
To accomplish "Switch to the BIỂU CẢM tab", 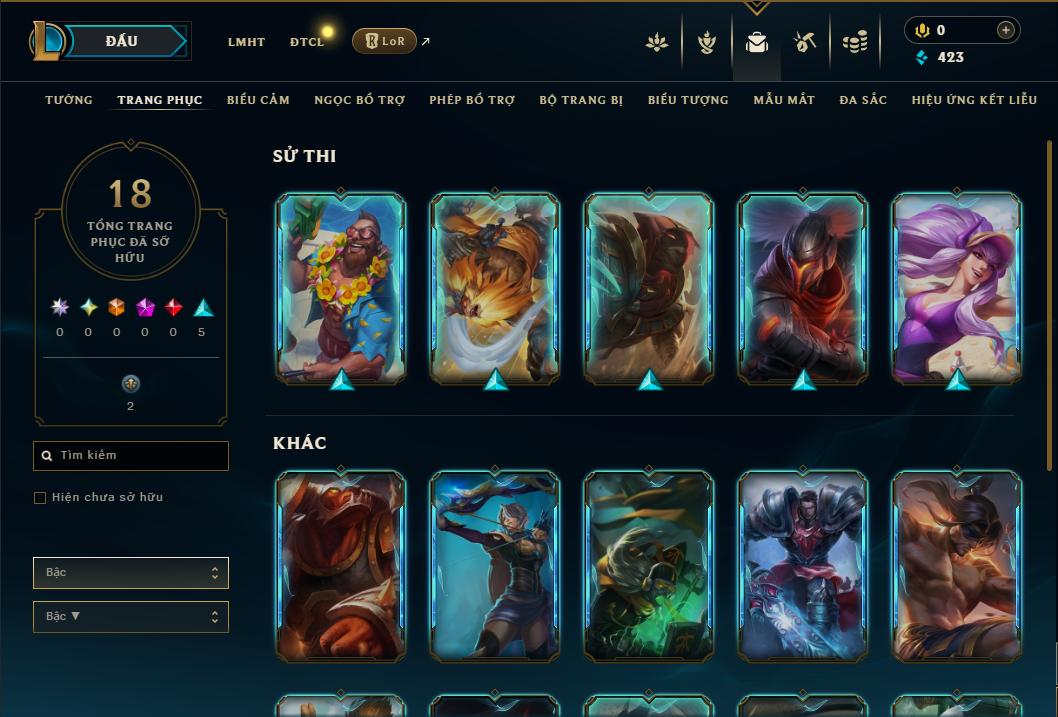I will [x=258, y=100].
